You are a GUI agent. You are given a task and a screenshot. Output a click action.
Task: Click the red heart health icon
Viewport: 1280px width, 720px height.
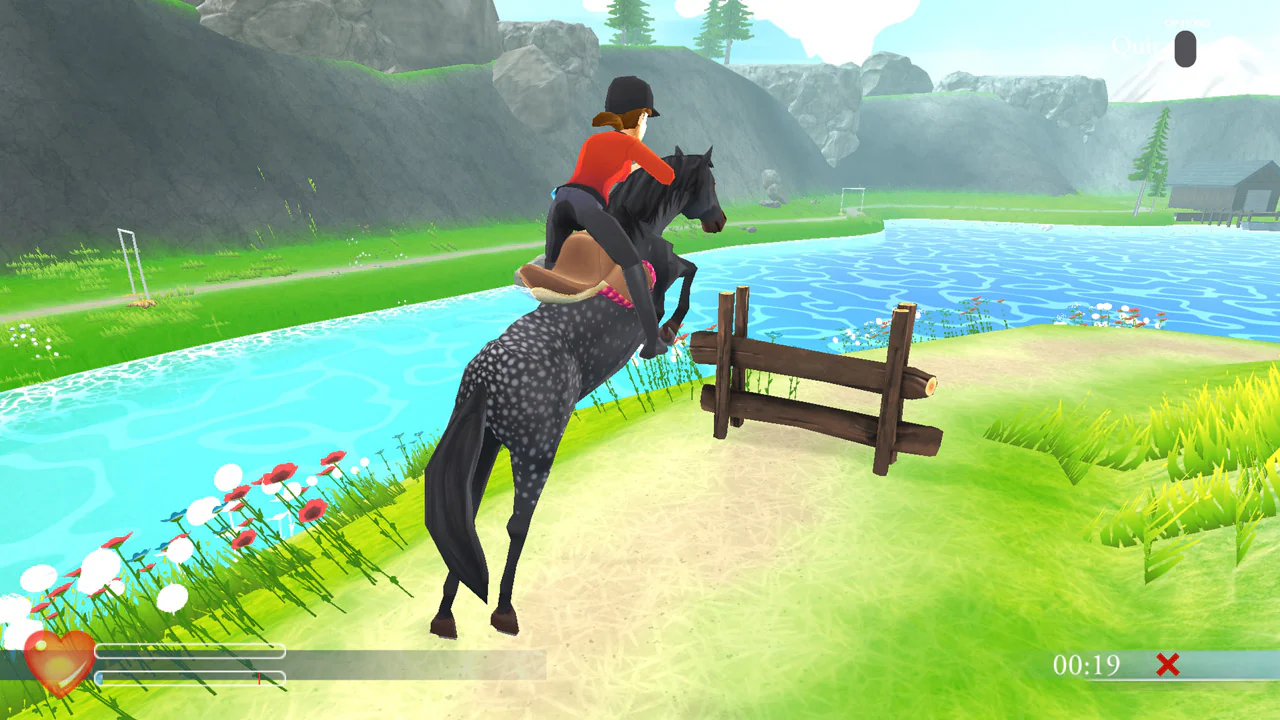(x=58, y=665)
